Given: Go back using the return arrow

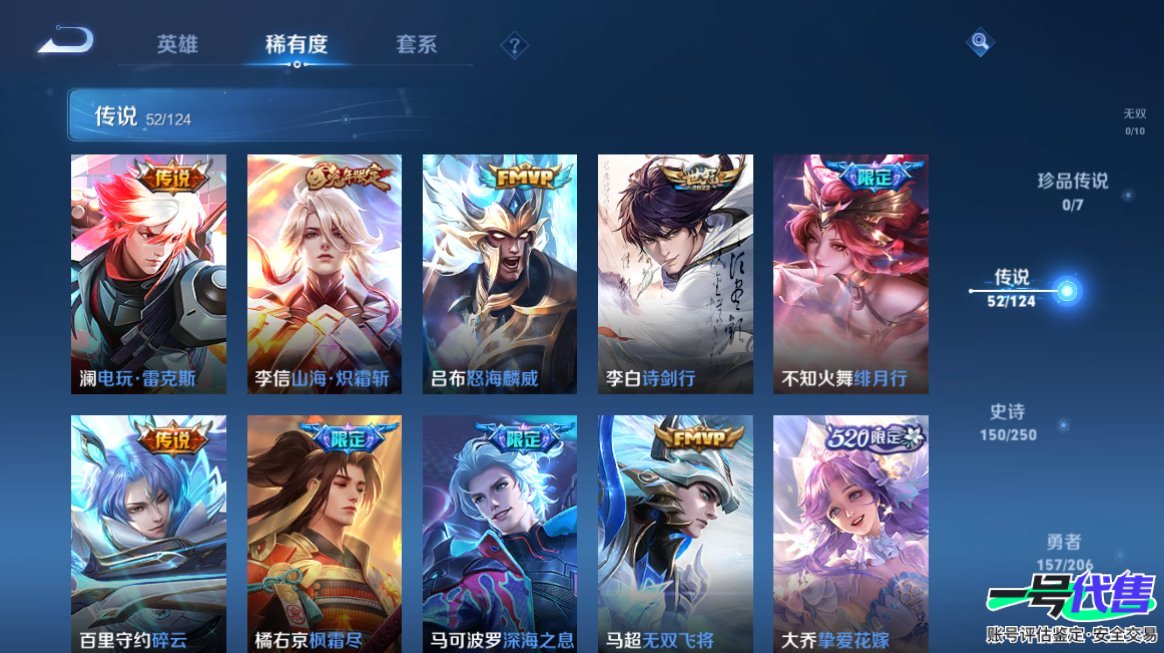Looking at the screenshot, I should [66, 41].
